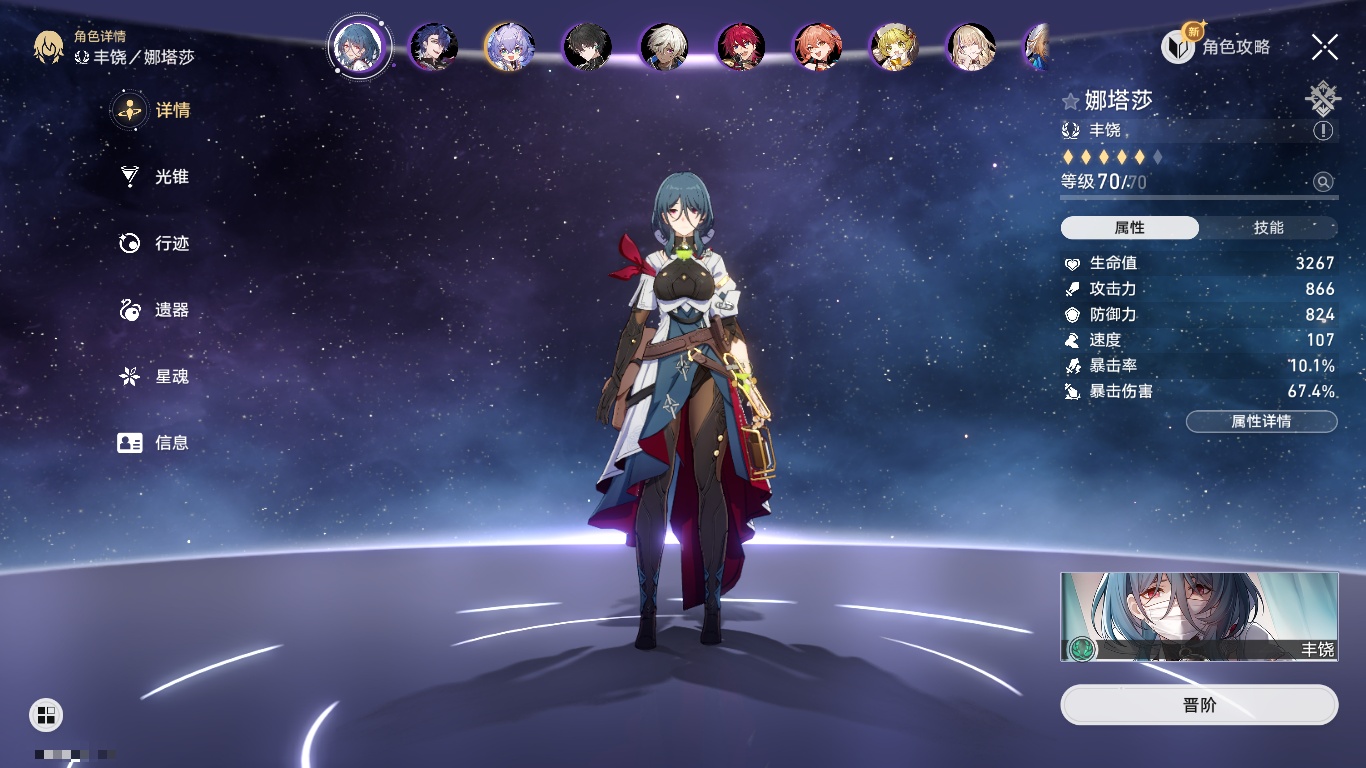The width and height of the screenshot is (1366, 768).
Task: Open 属性详情 attribute details
Action: pos(1261,422)
